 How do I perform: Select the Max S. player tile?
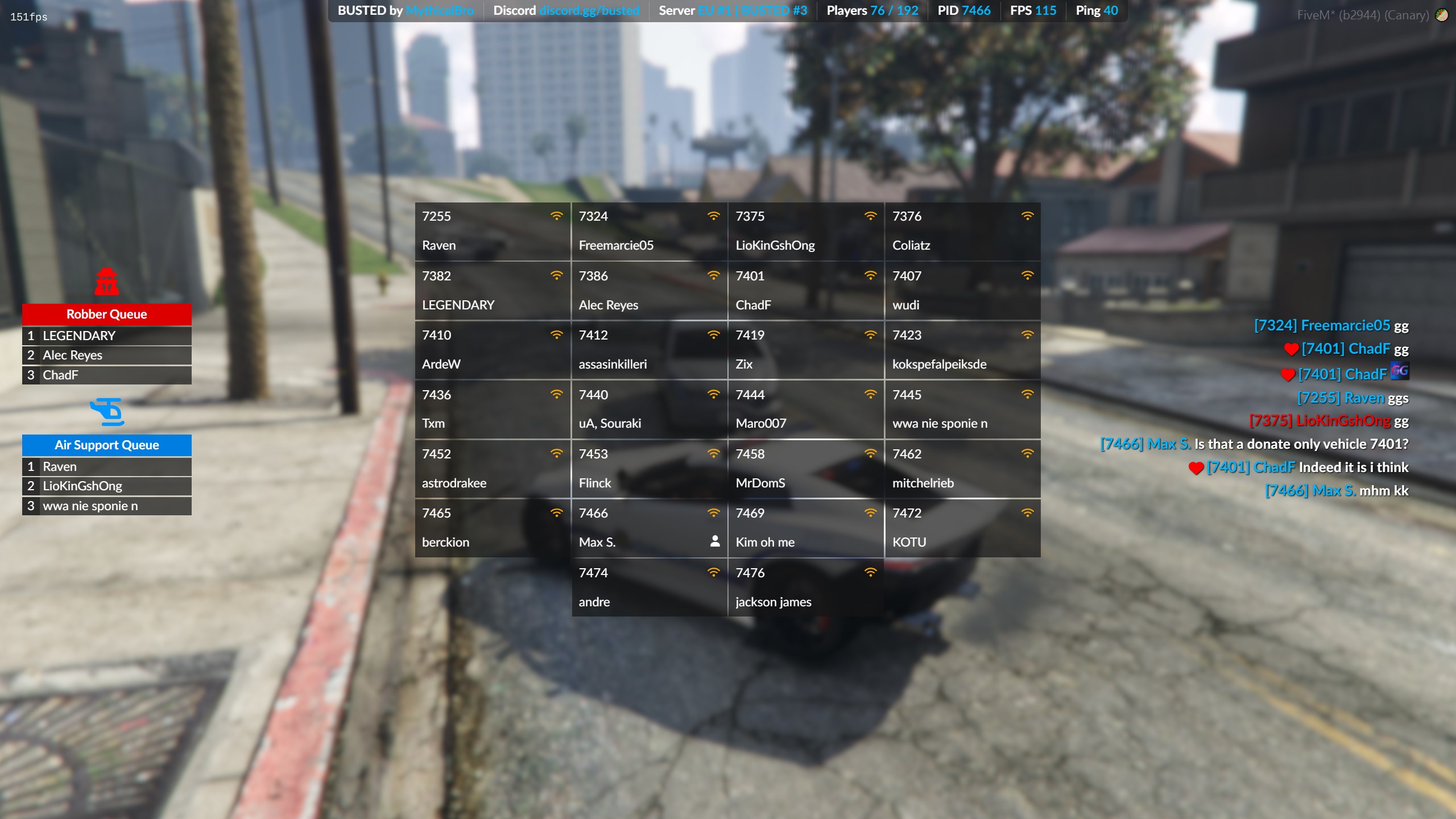click(x=649, y=528)
